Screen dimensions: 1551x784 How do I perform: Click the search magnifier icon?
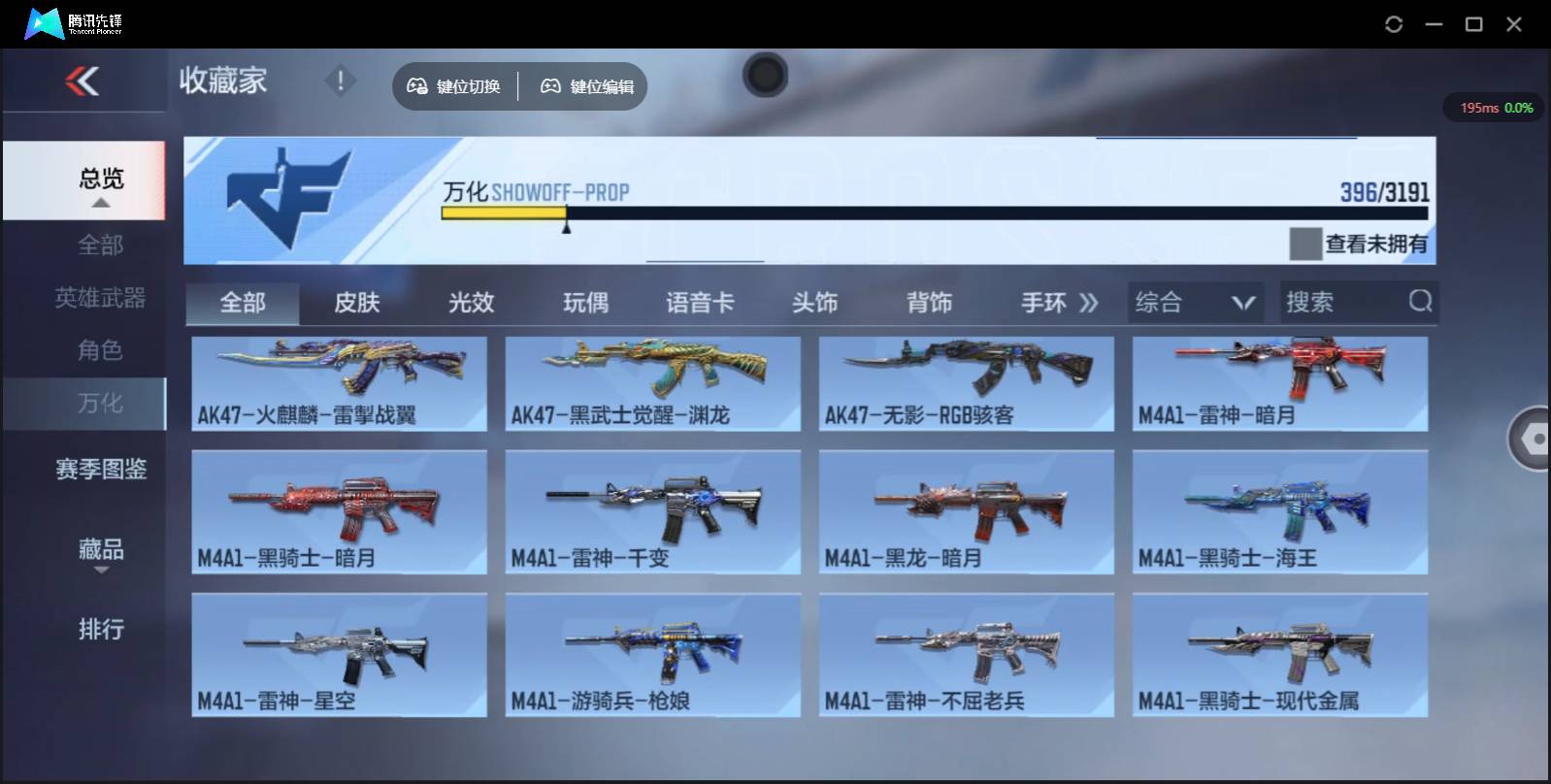pos(1421,302)
